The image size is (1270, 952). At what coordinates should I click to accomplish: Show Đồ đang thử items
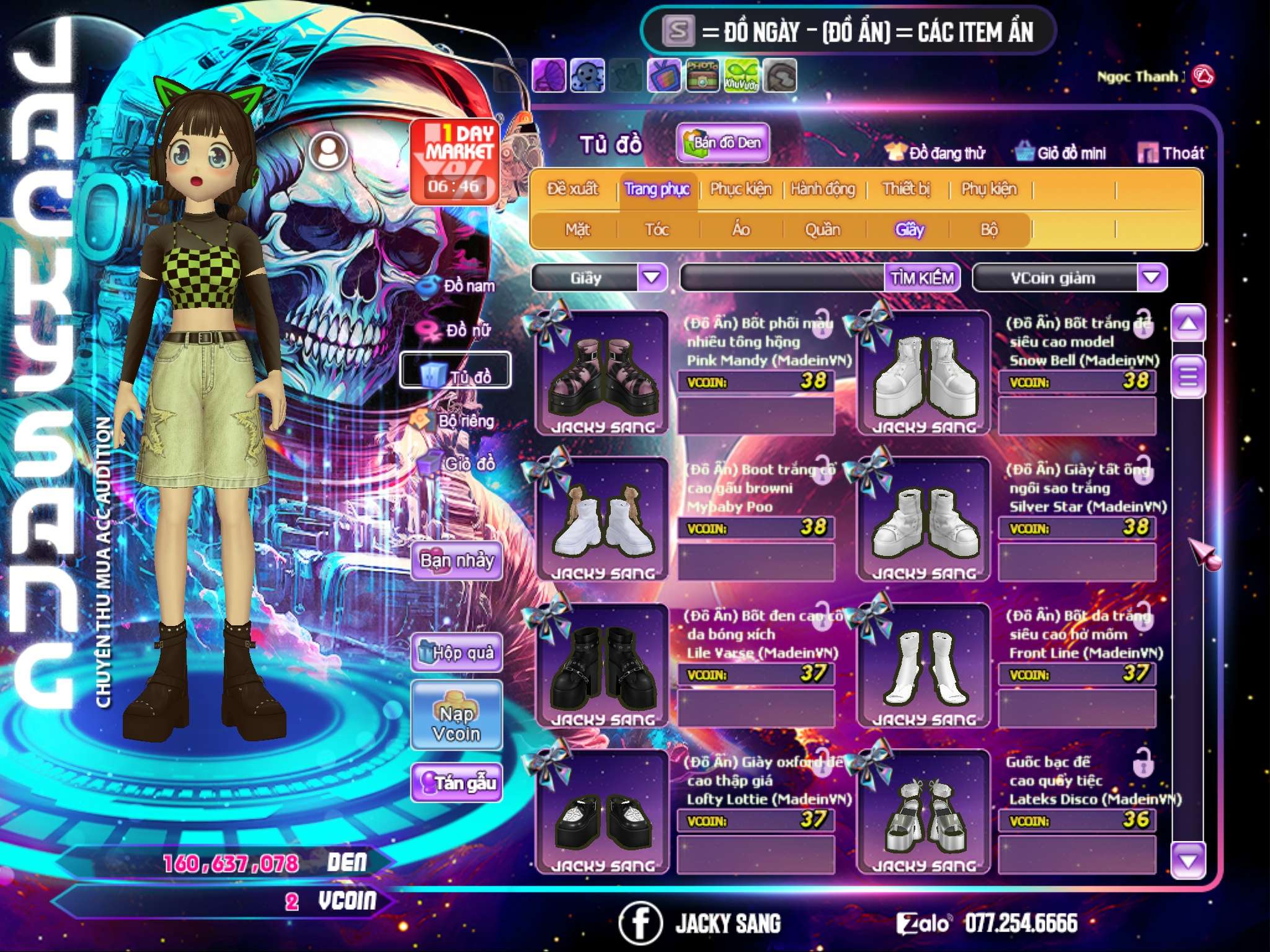coord(936,153)
